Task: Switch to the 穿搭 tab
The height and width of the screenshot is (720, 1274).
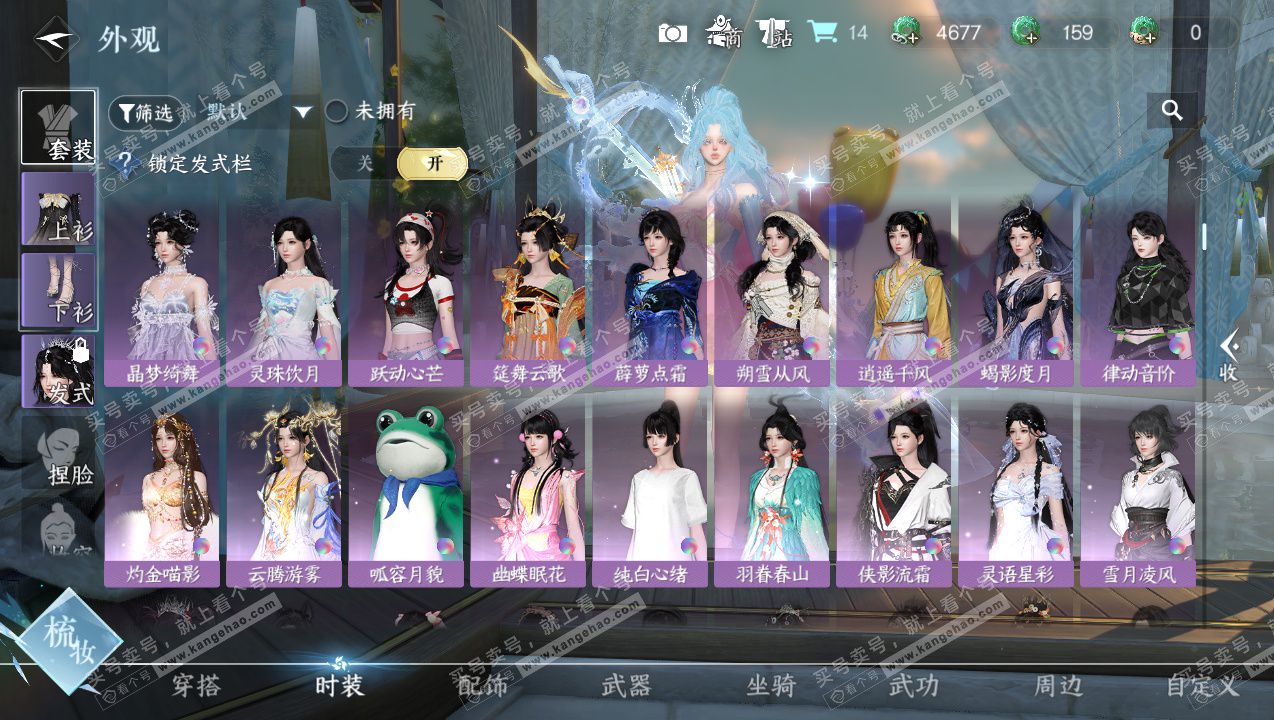Action: [196, 686]
